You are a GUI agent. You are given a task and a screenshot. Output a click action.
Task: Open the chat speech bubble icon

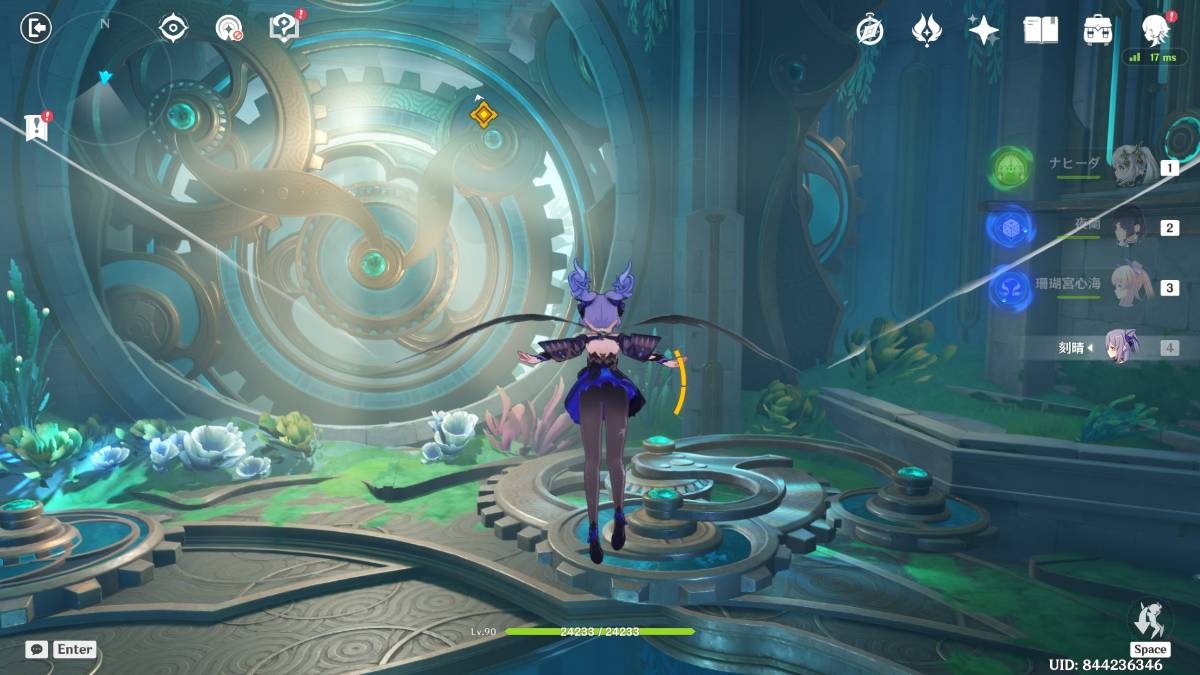[x=36, y=649]
